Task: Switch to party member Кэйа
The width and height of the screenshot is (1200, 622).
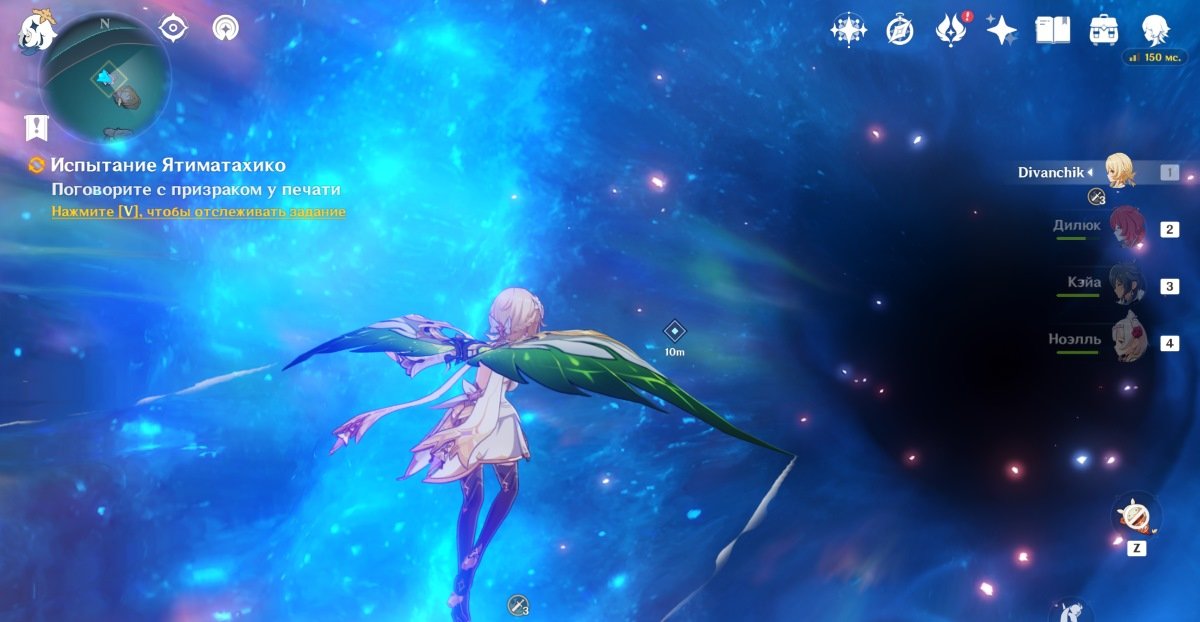Action: click(1127, 285)
